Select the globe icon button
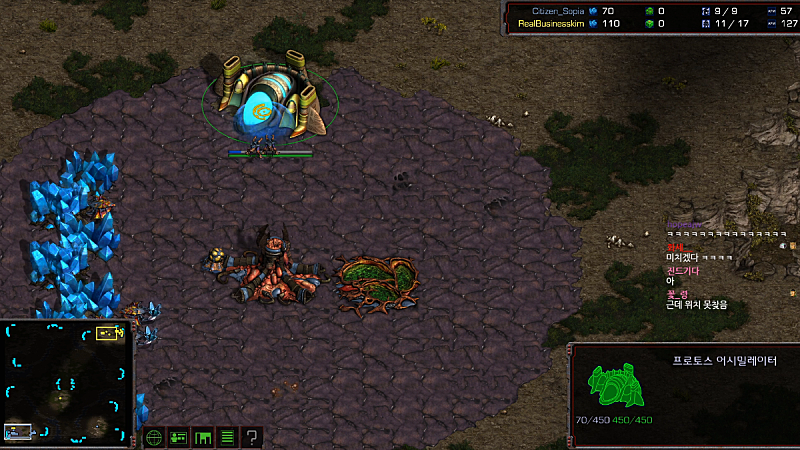The height and width of the screenshot is (450, 800). pos(154,437)
